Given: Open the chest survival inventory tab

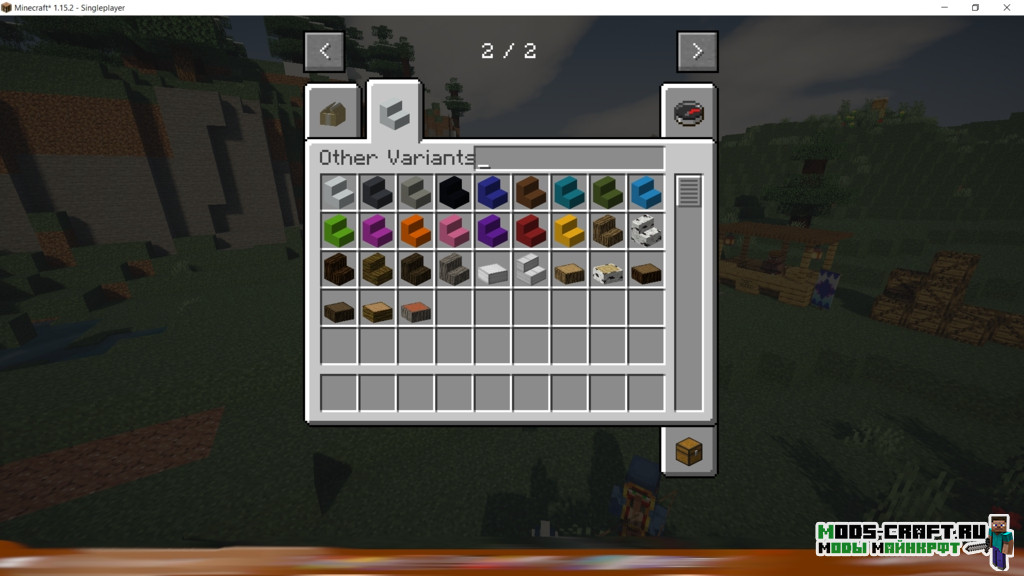Looking at the screenshot, I should point(687,452).
